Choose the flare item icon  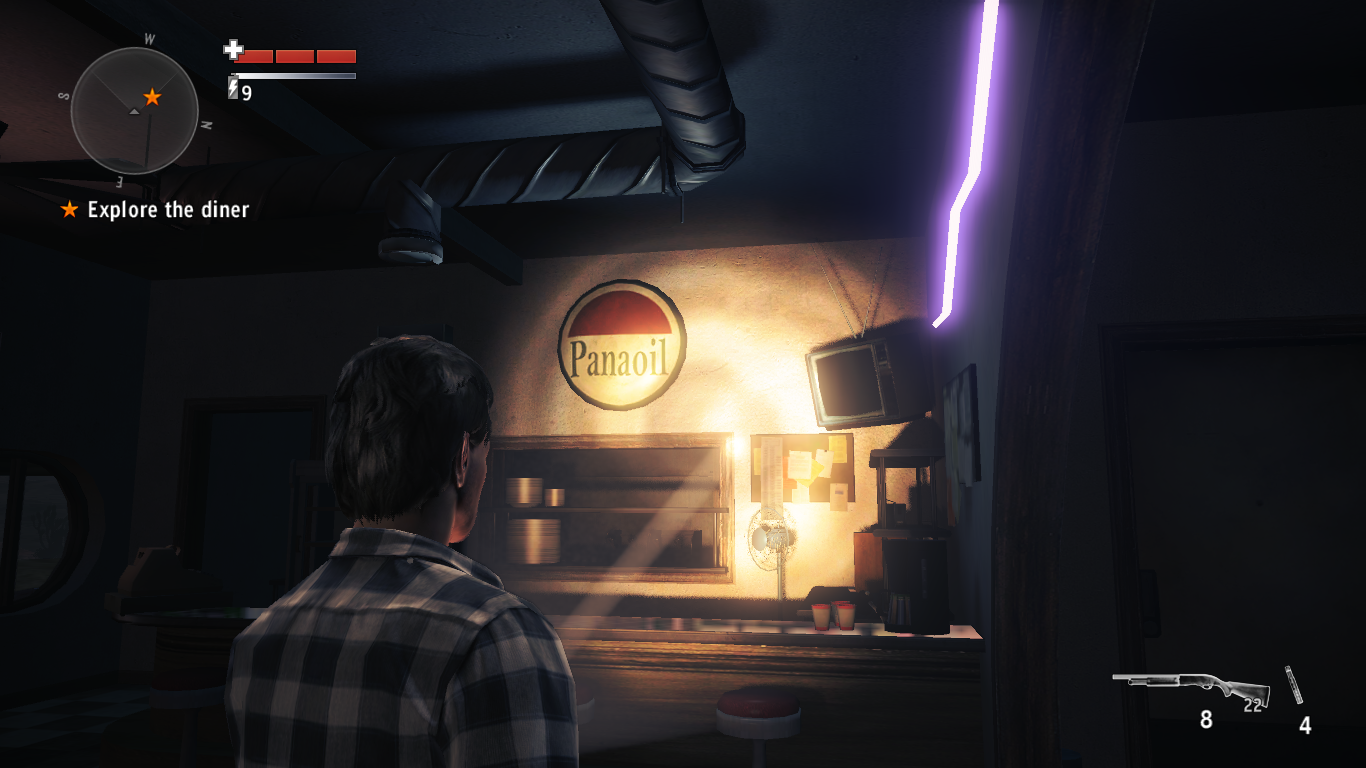pyautogui.click(x=1296, y=686)
